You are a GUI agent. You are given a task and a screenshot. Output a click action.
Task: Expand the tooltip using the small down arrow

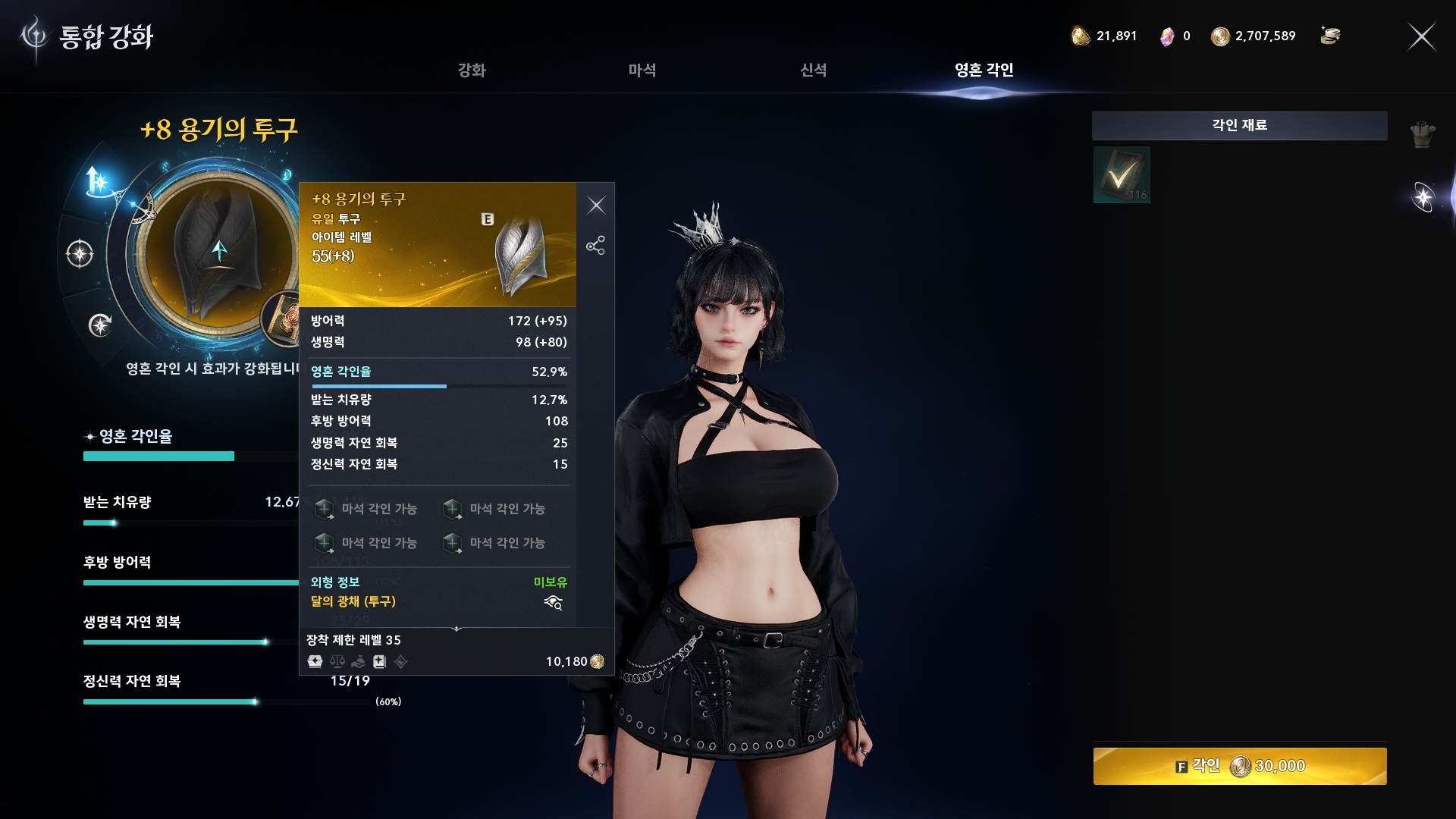click(457, 629)
